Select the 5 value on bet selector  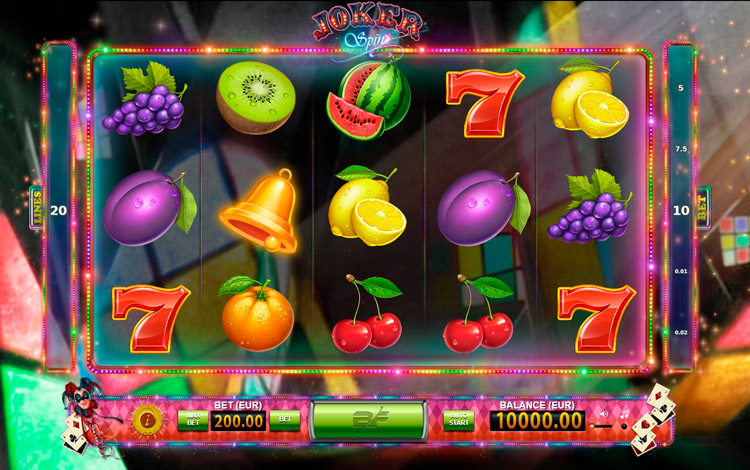tap(681, 88)
